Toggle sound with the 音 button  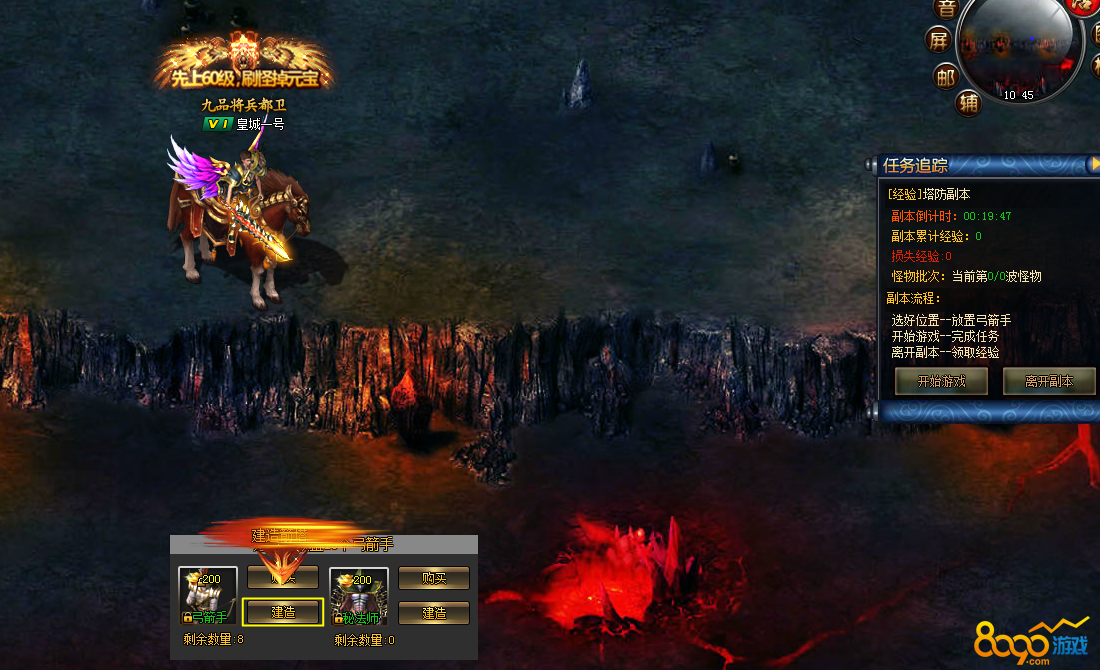click(946, 8)
